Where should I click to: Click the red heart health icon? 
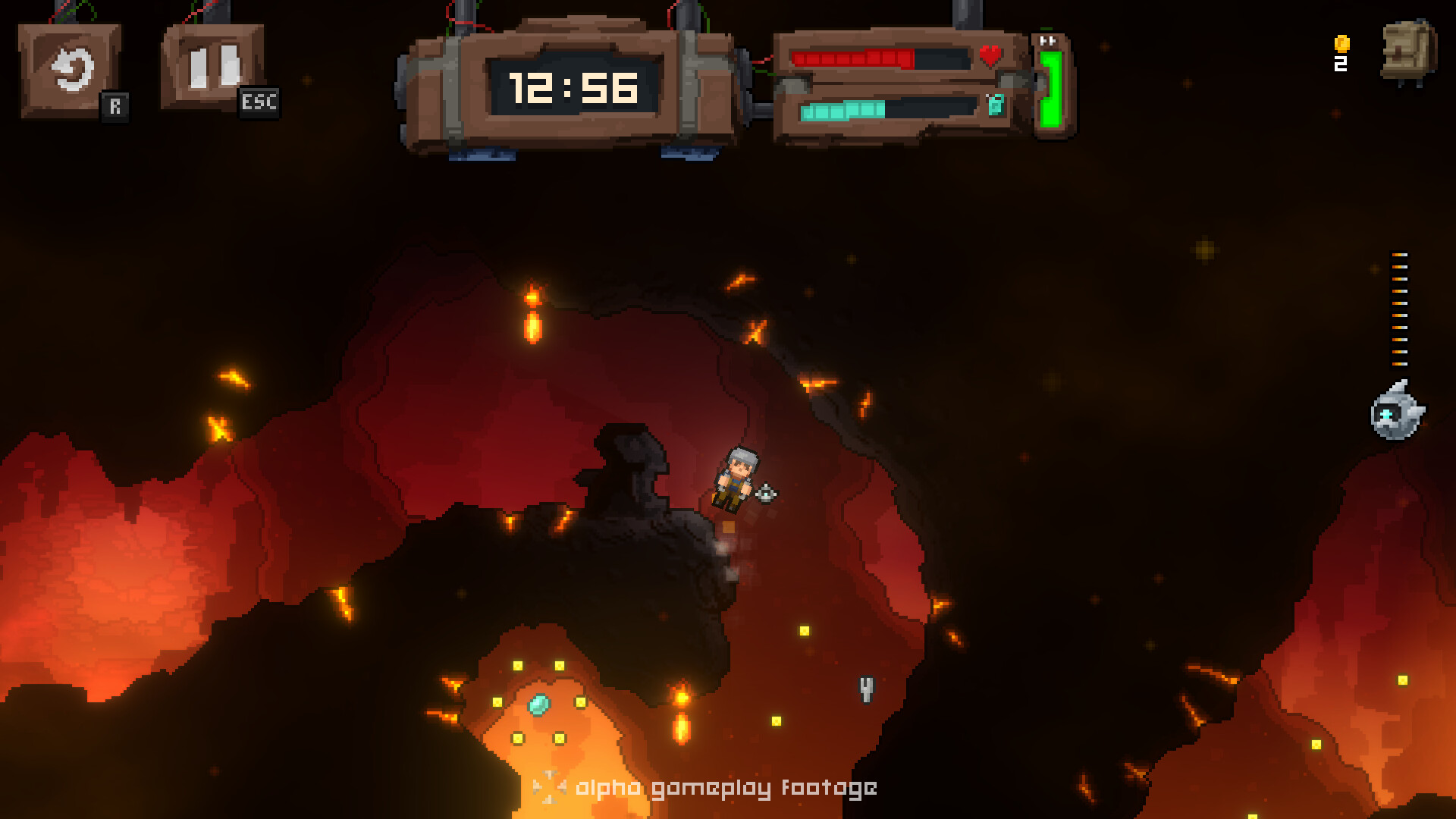pos(992,55)
